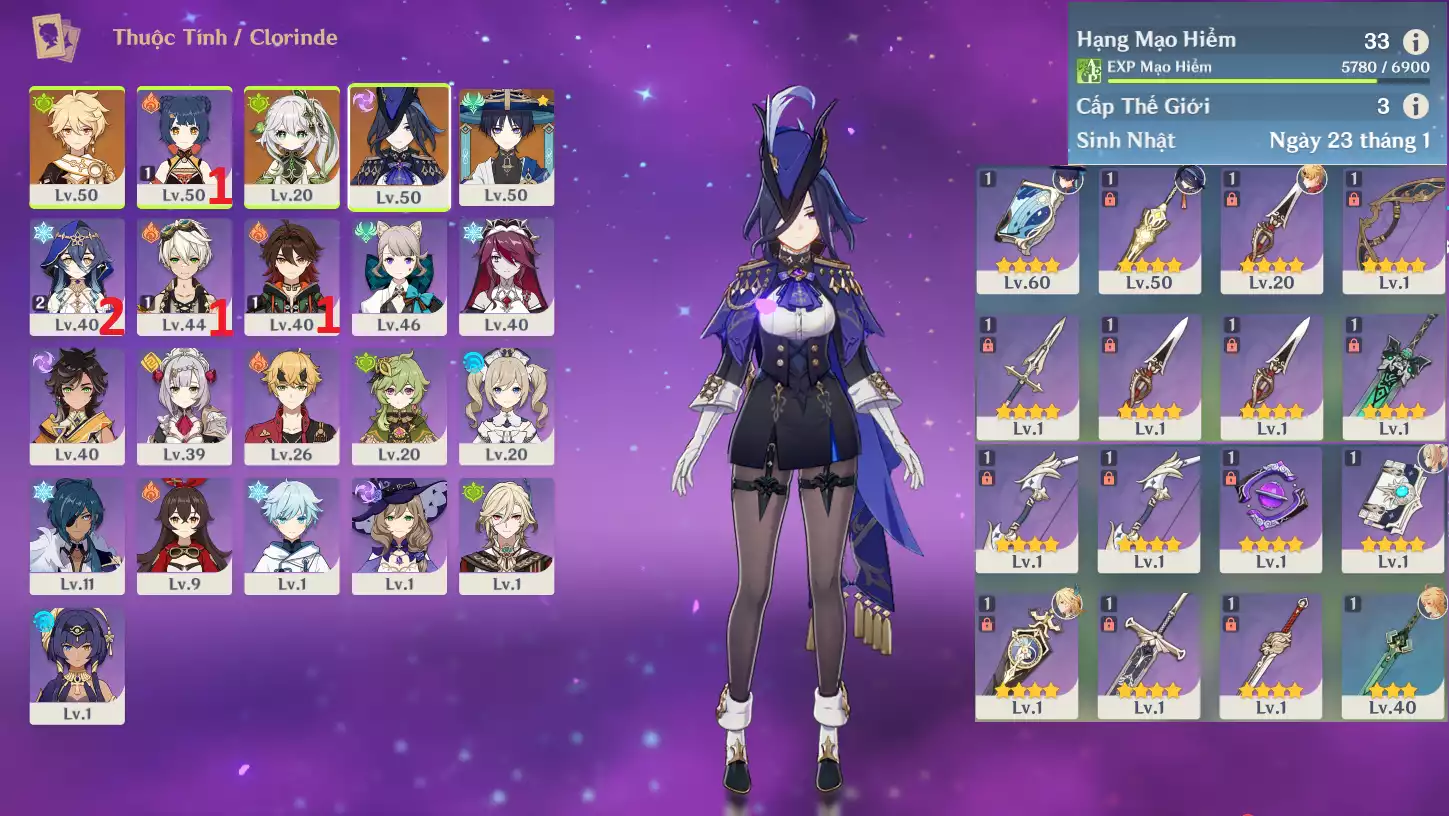Open the Candace Lv.1 character tile
Viewport: 1449px width, 816px height.
pos(77,664)
